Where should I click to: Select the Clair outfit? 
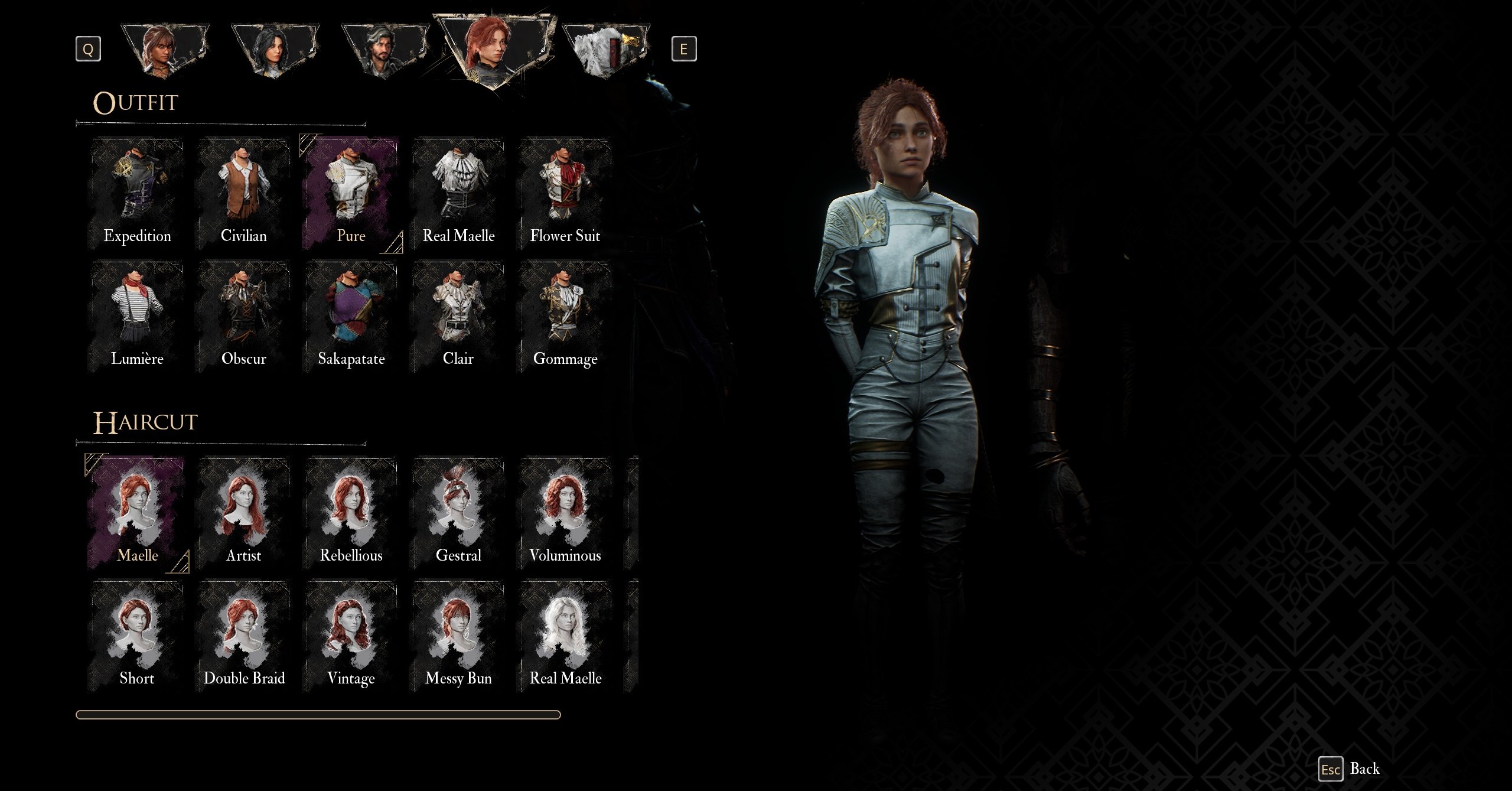pos(458,315)
